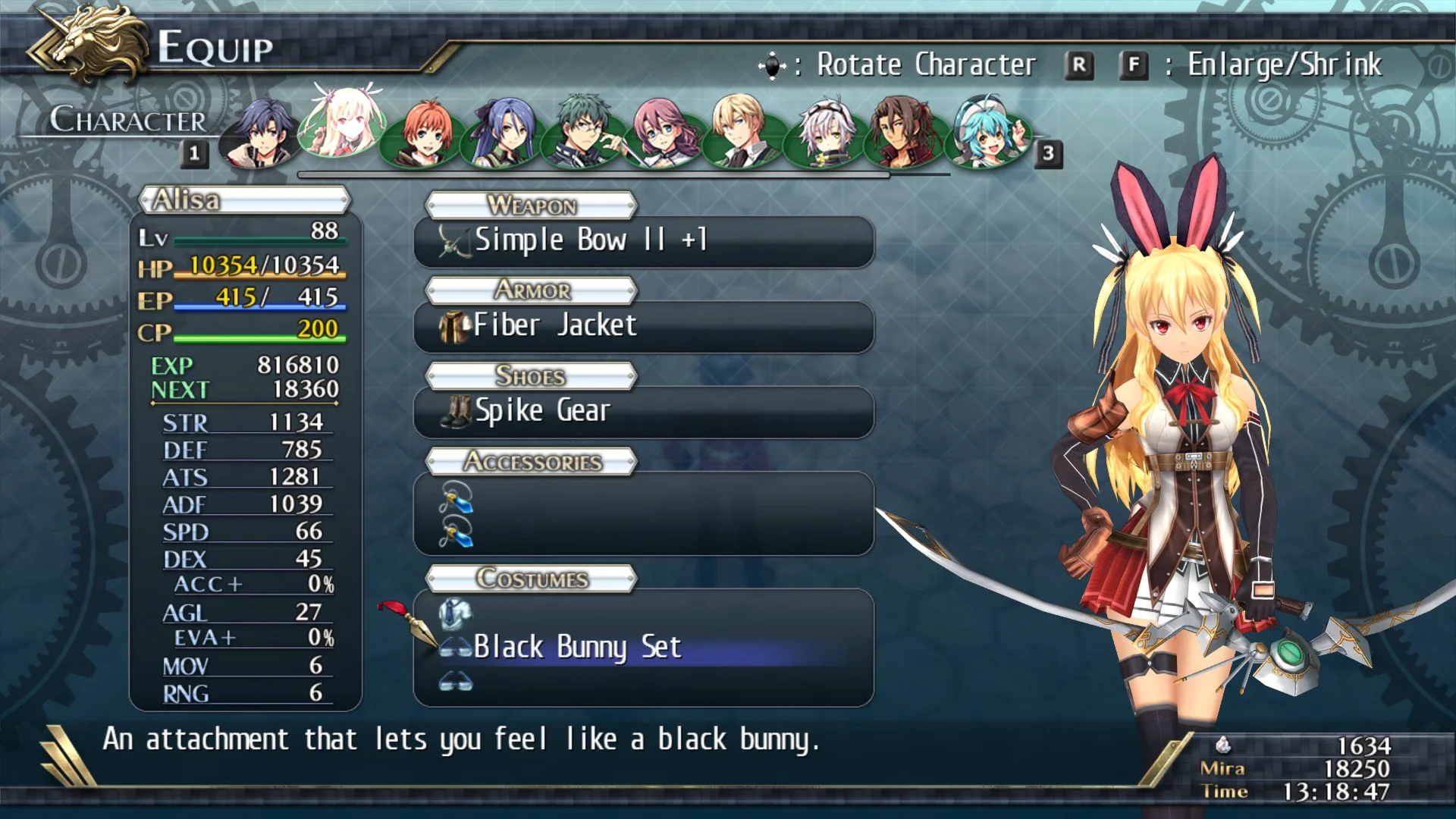Choose the Spike Gear shoes slot
This screenshot has width=1456, height=819.
[643, 412]
